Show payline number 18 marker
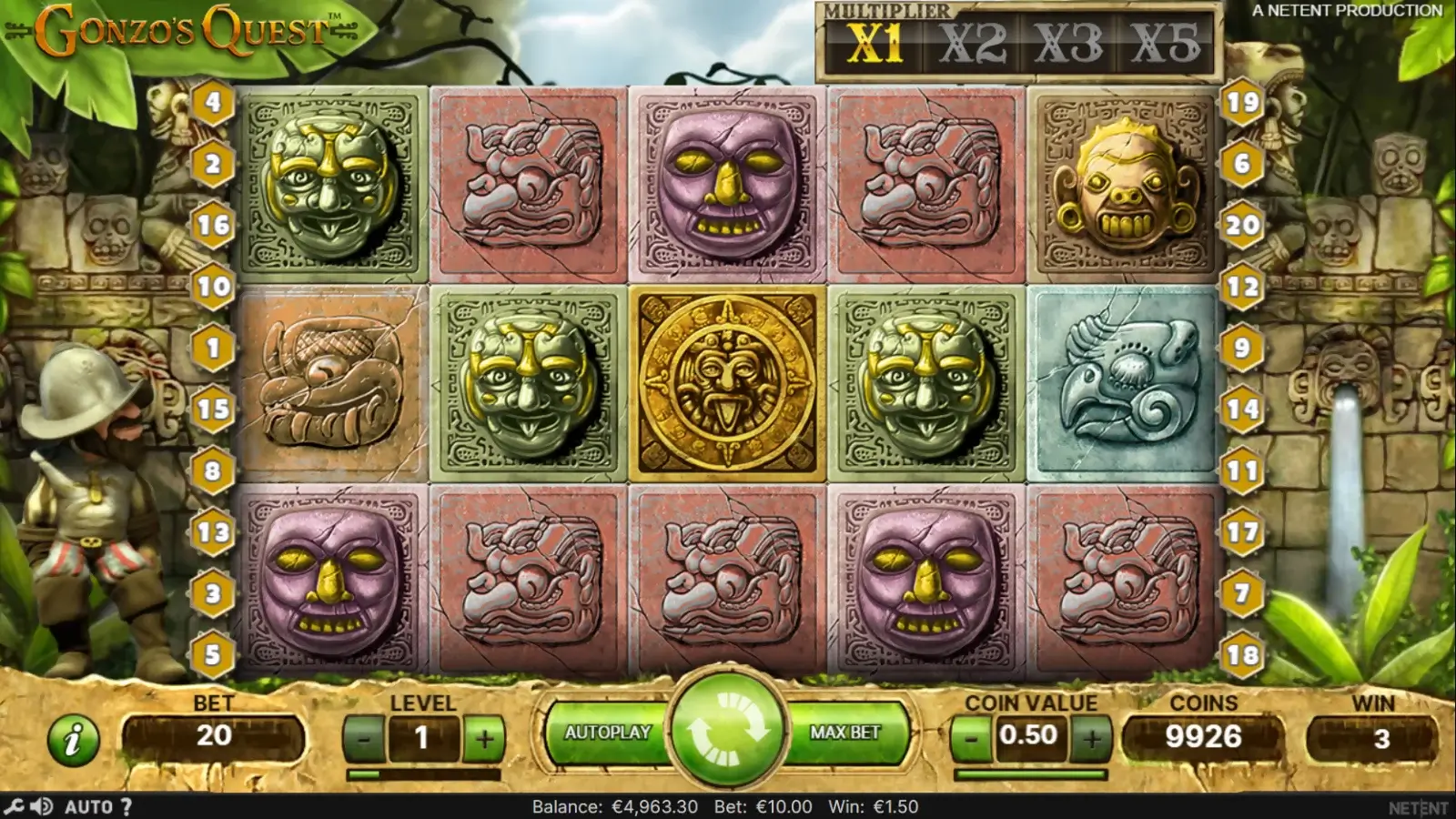Image resolution: width=1456 pixels, height=819 pixels. coord(1243,654)
